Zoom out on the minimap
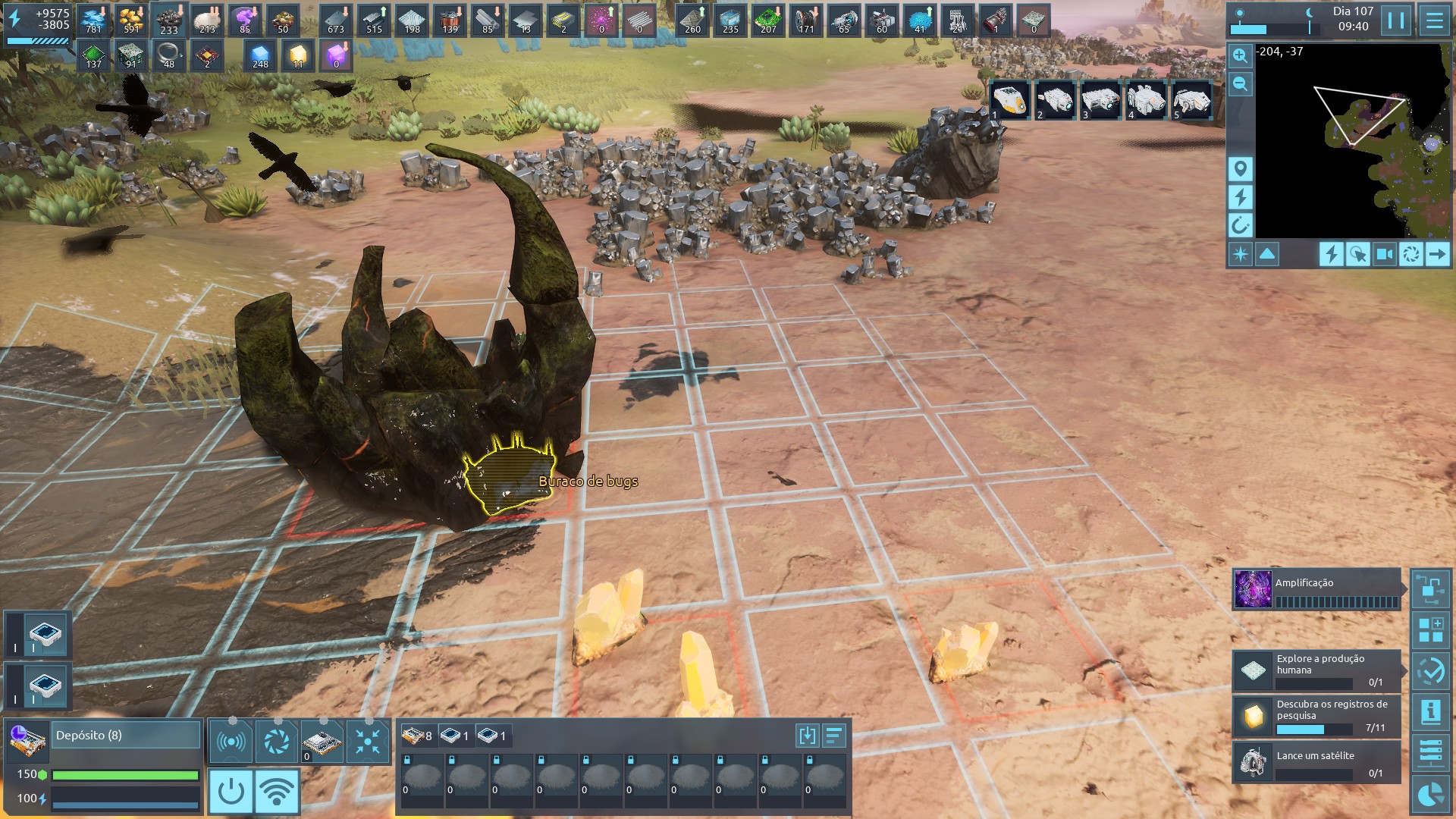The width and height of the screenshot is (1456, 819). tap(1240, 83)
